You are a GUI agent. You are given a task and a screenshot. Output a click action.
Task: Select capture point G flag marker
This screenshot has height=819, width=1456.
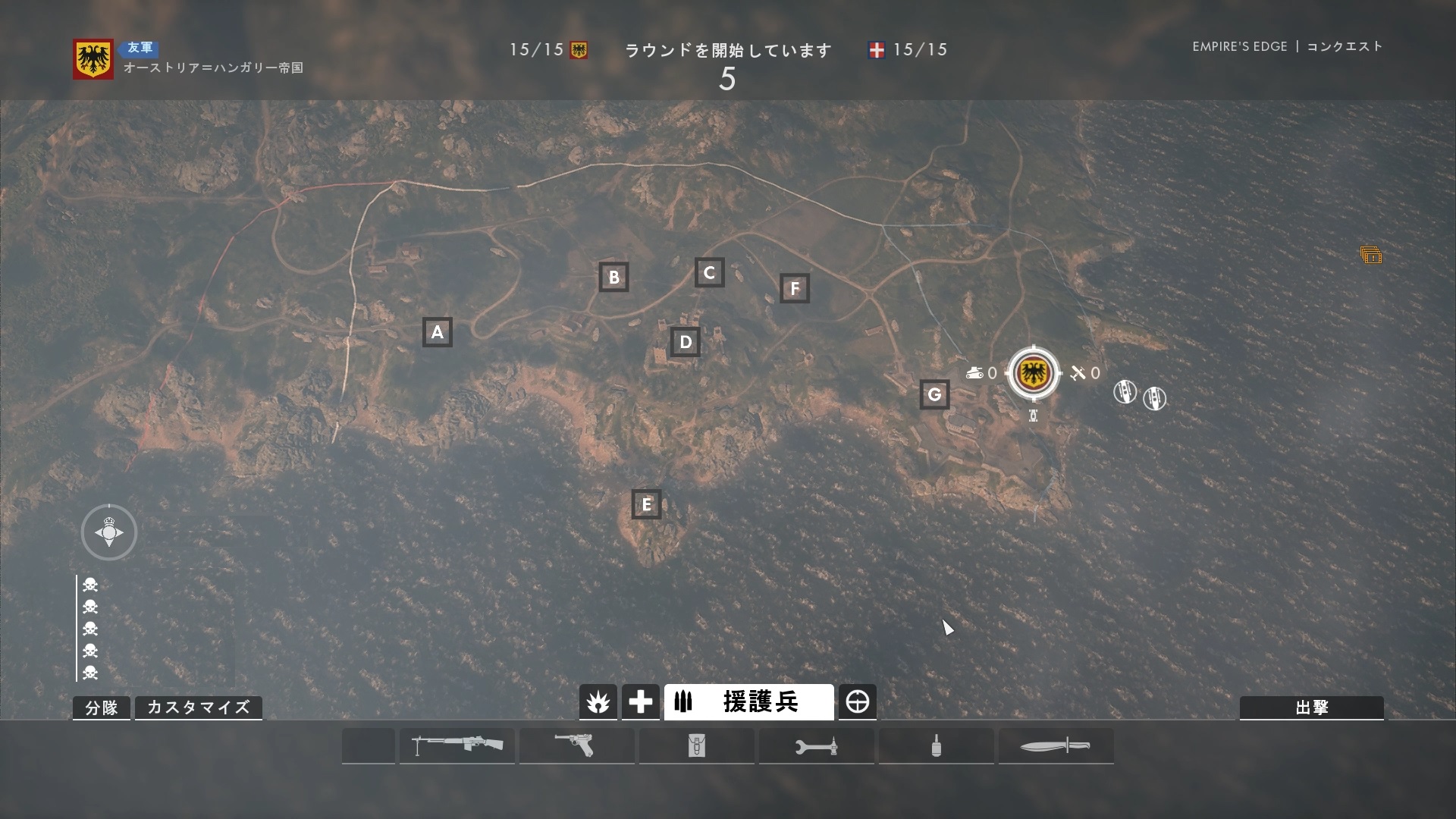coord(934,394)
